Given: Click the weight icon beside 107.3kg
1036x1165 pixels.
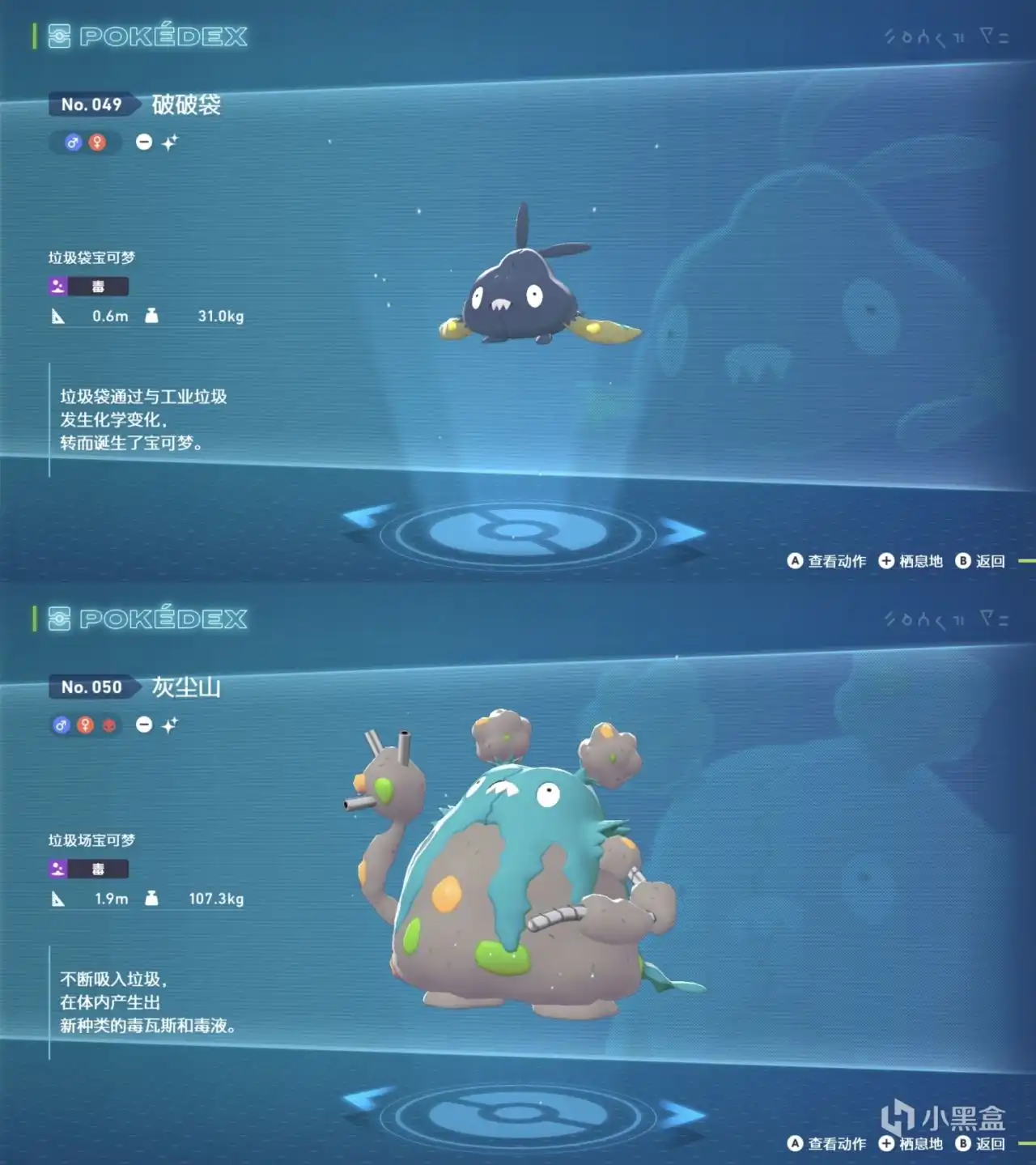Looking at the screenshot, I should [151, 899].
